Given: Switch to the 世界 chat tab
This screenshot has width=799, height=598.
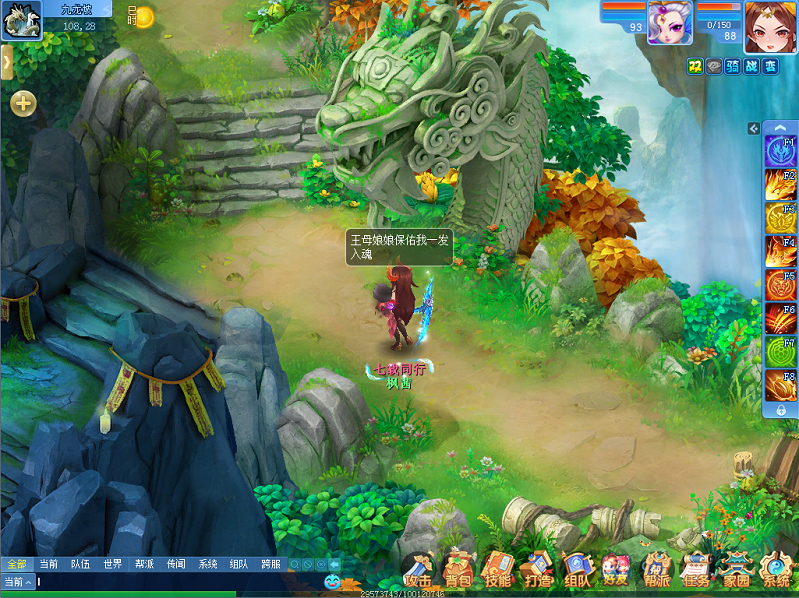Looking at the screenshot, I should click(112, 564).
